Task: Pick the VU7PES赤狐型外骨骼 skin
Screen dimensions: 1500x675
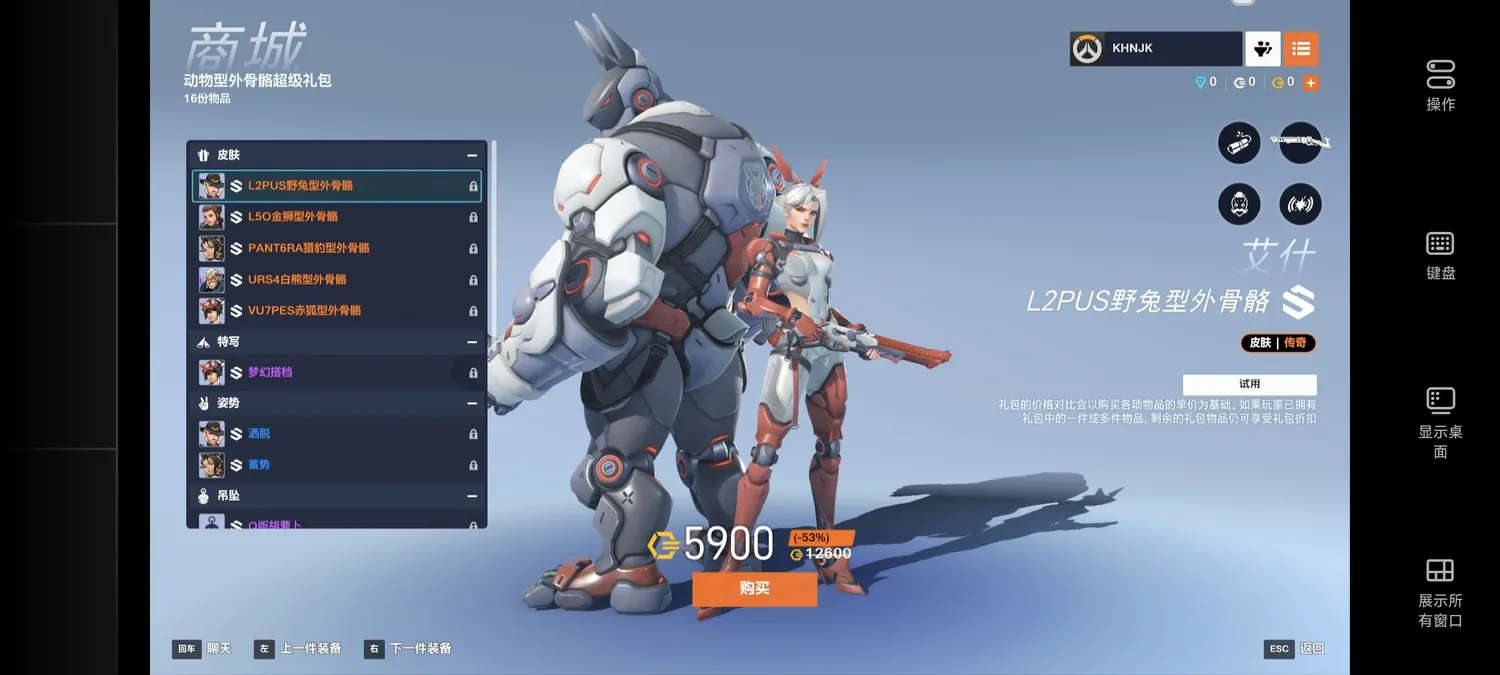Action: 336,310
